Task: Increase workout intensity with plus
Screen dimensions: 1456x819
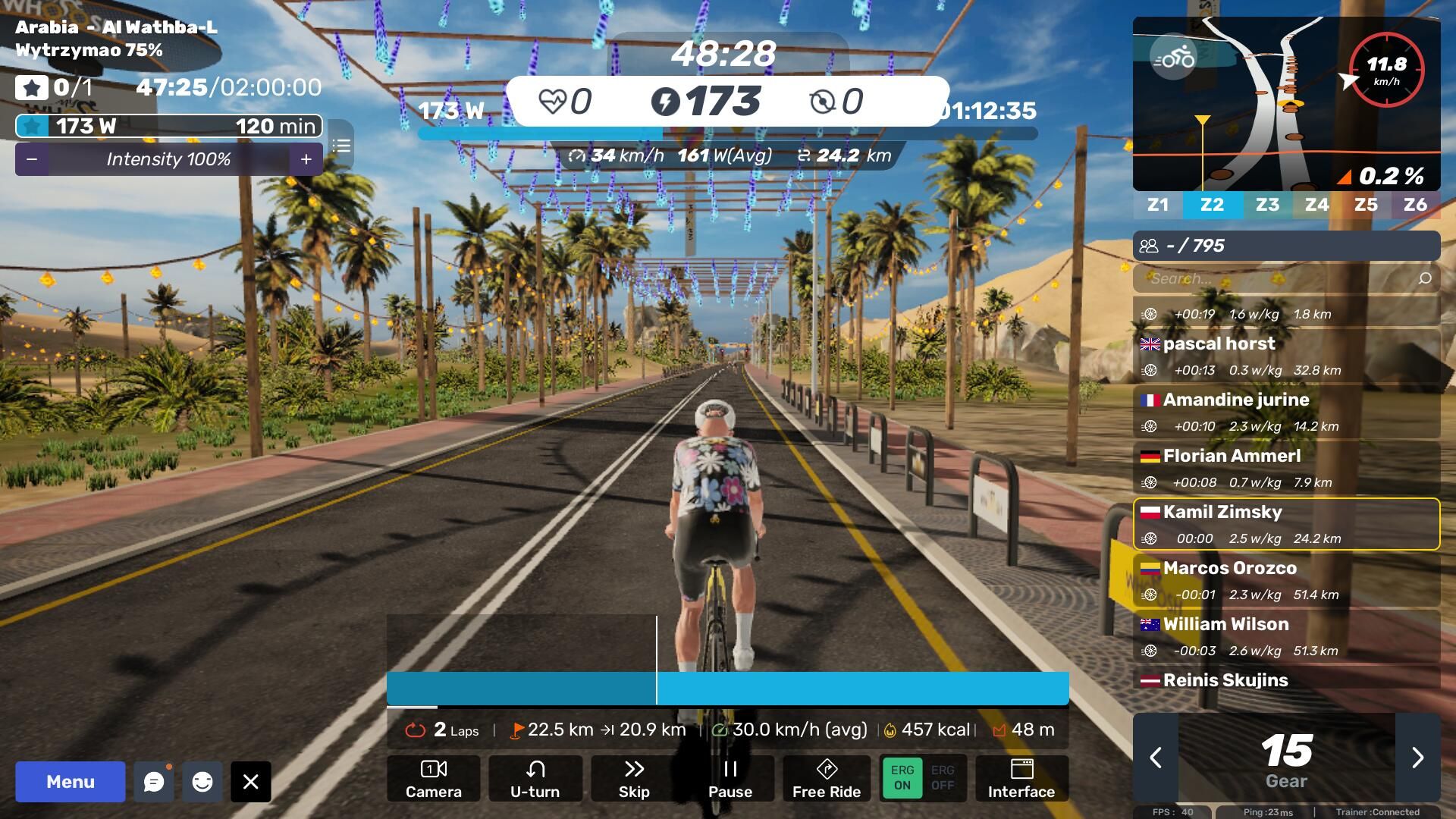Action: [306, 159]
